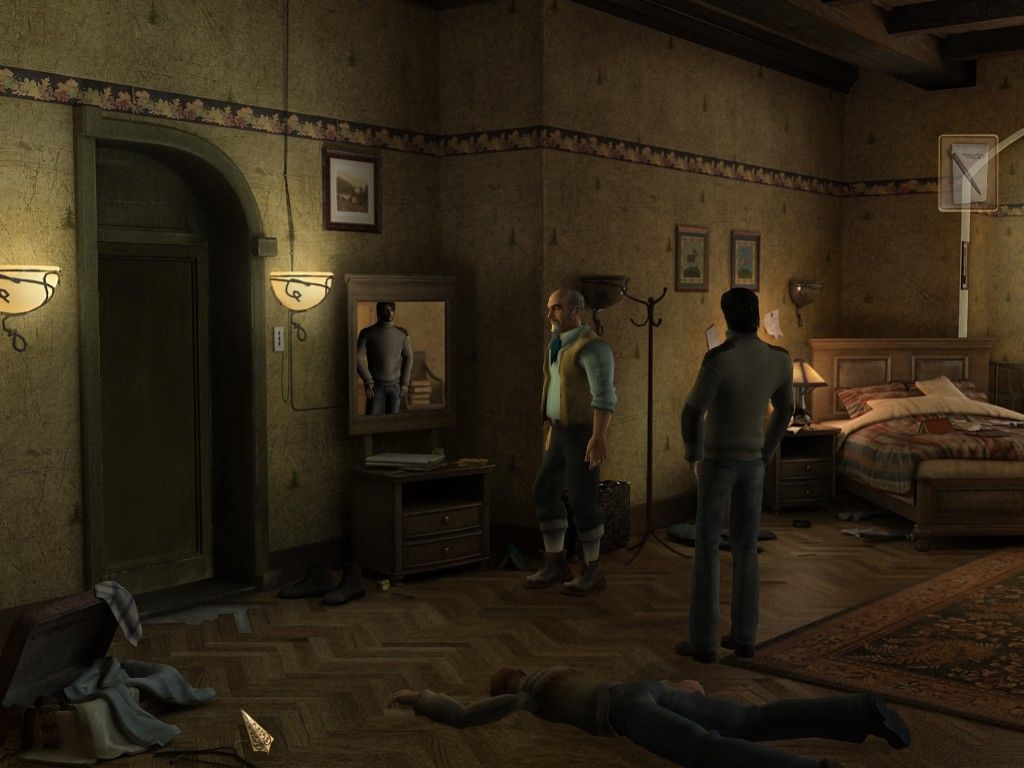Open the notepad icon
Screen dimensions: 1024x768
point(968,172)
